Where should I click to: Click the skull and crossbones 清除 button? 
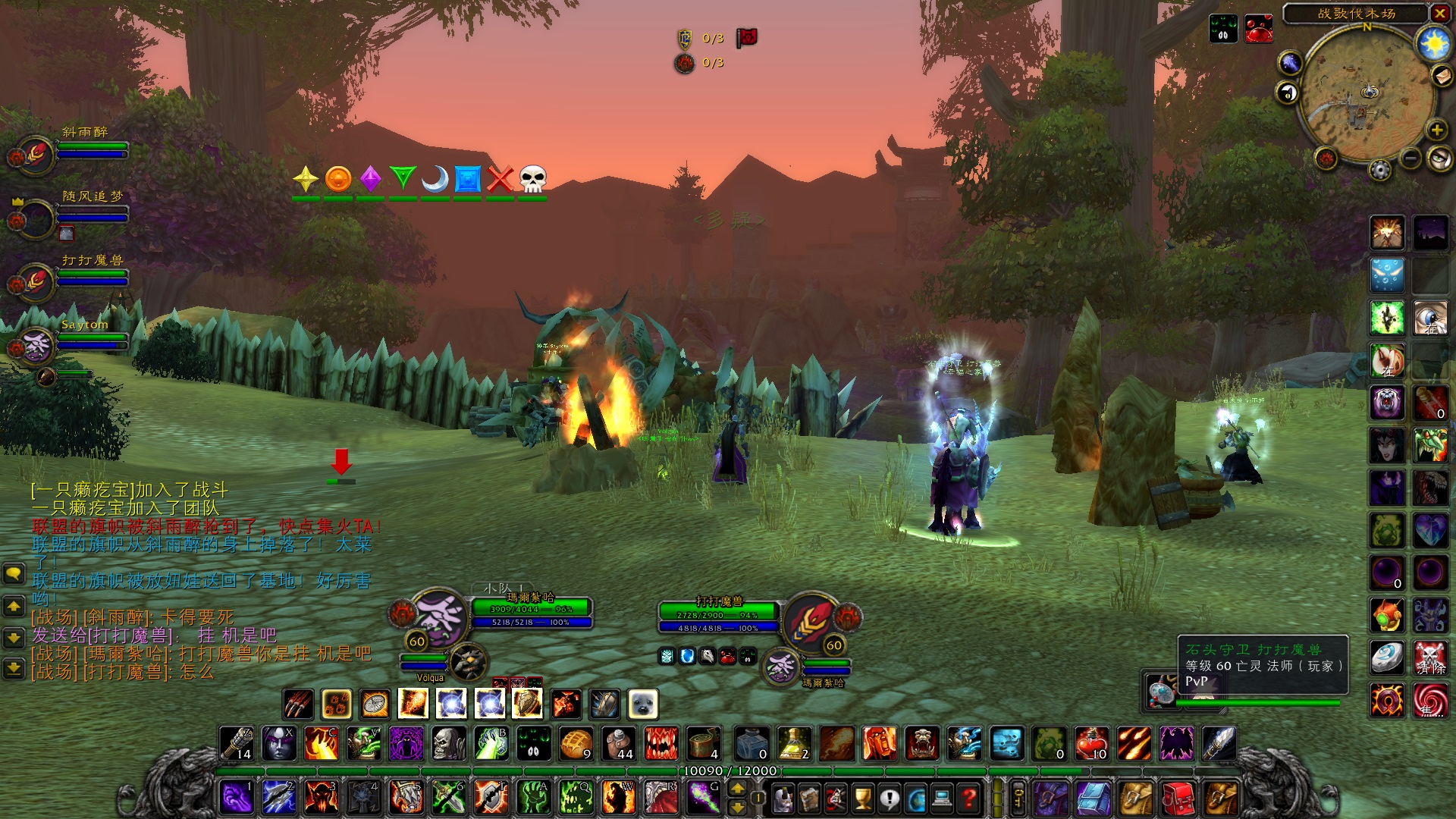point(1430,657)
